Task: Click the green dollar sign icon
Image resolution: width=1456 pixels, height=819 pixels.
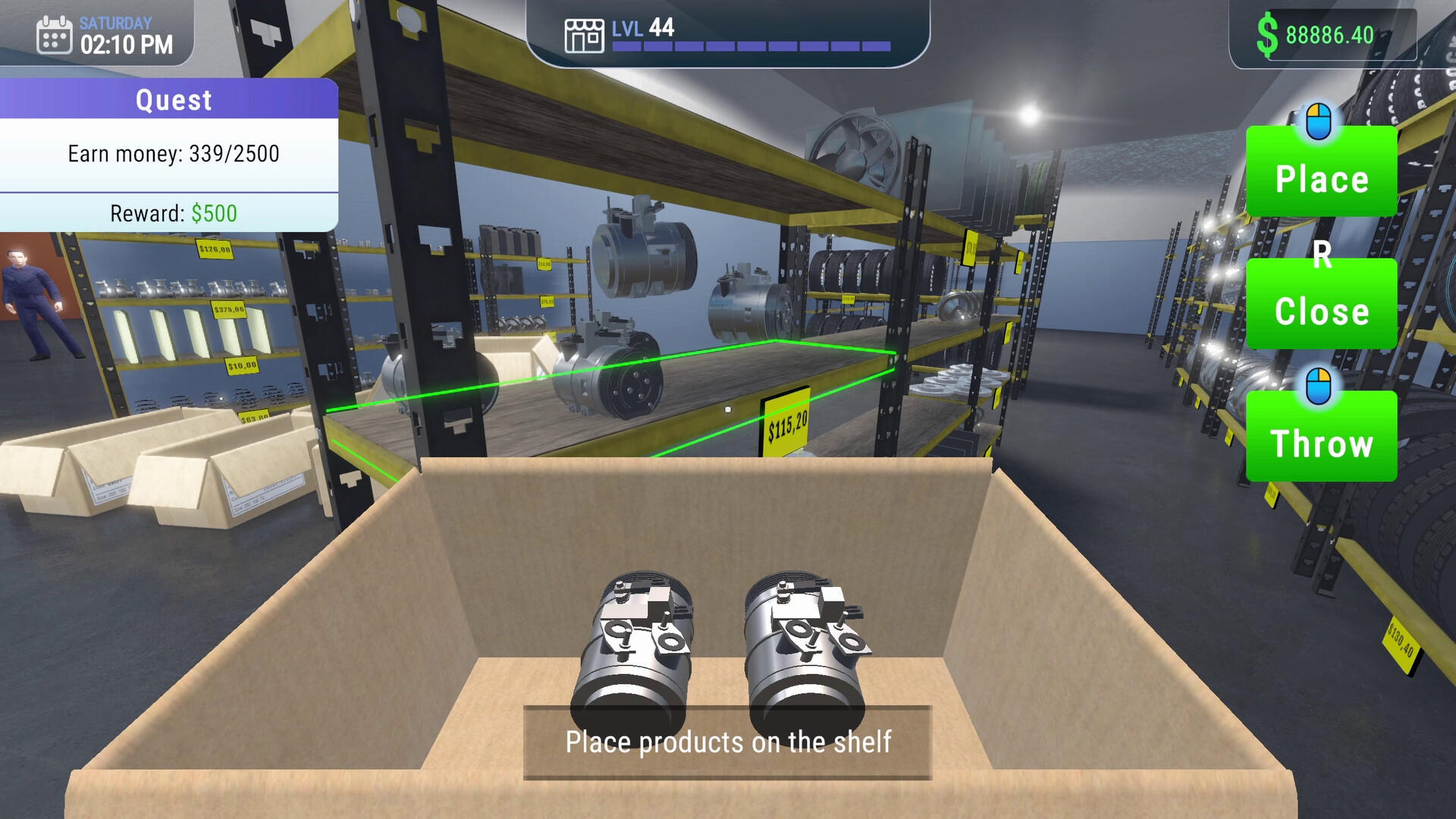Action: point(1269,33)
